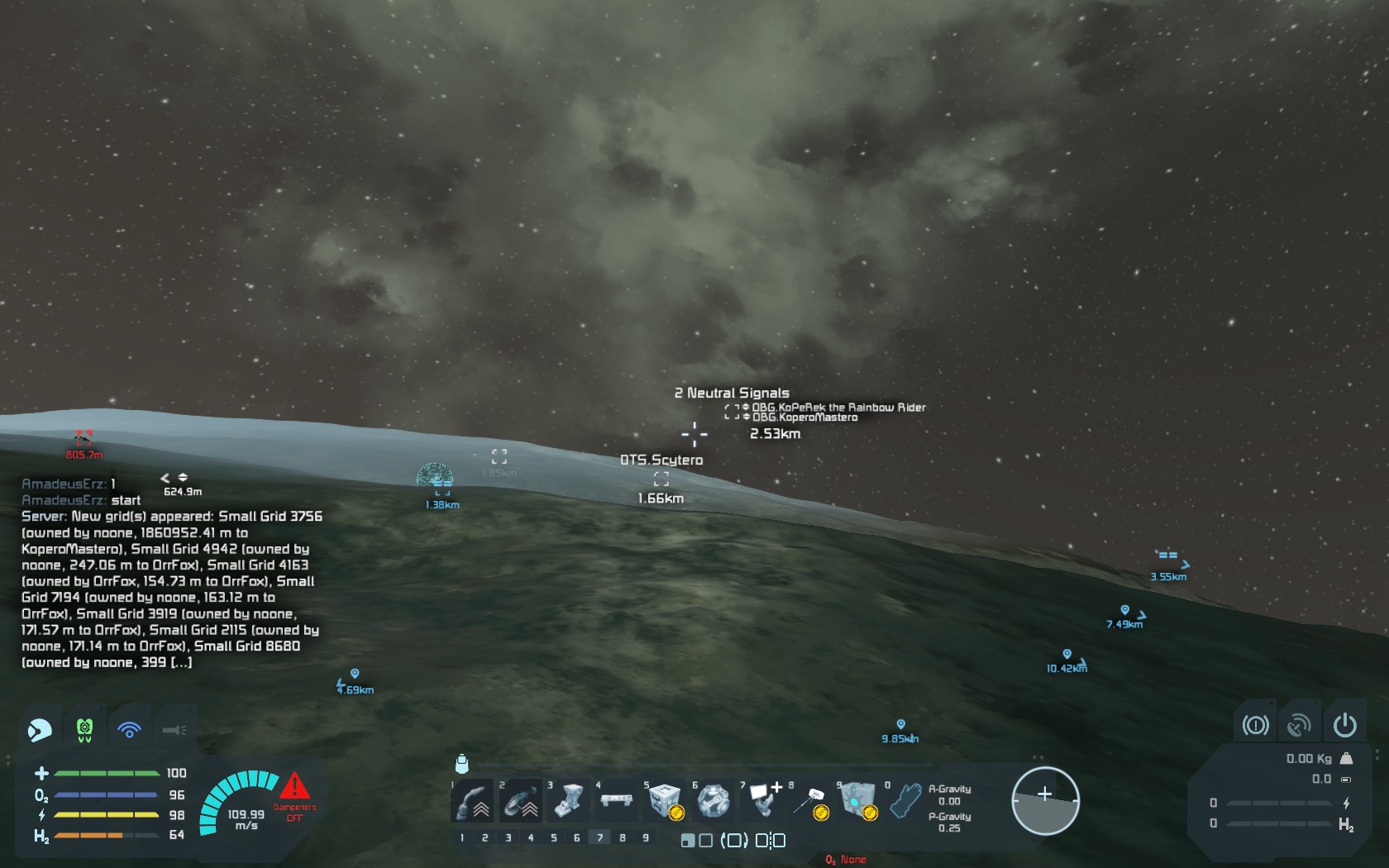Screen dimensions: 1389x868
Task: Pick the hammer tool in slot 8
Action: [809, 800]
